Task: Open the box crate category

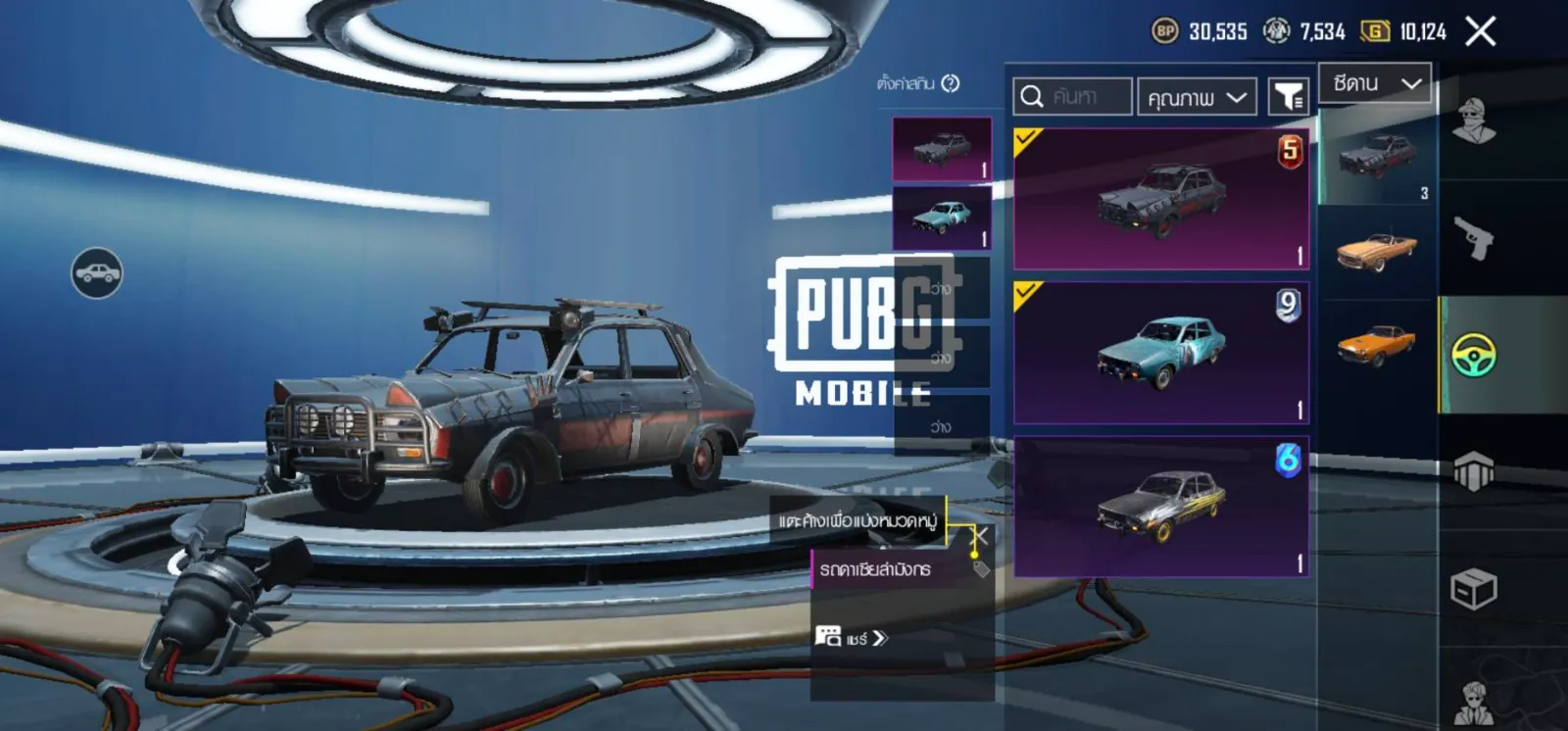Action: point(1474,589)
